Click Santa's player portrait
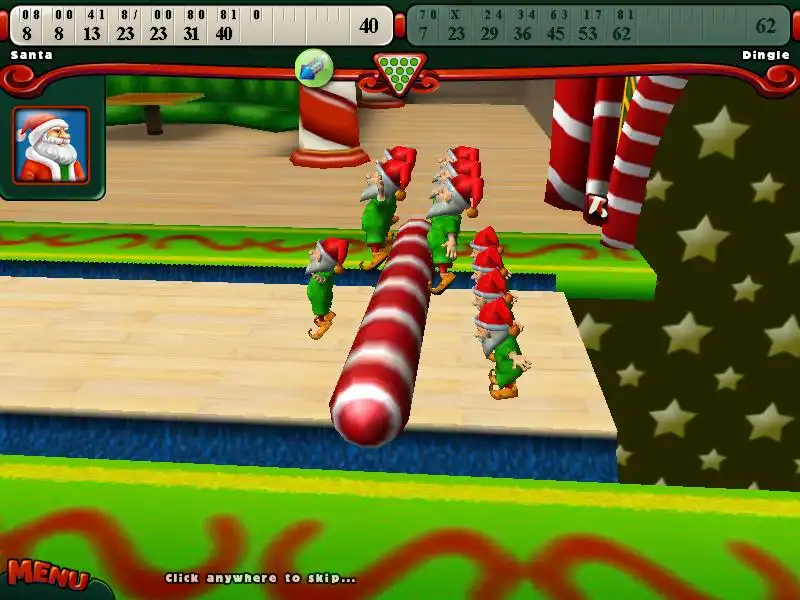 point(51,145)
